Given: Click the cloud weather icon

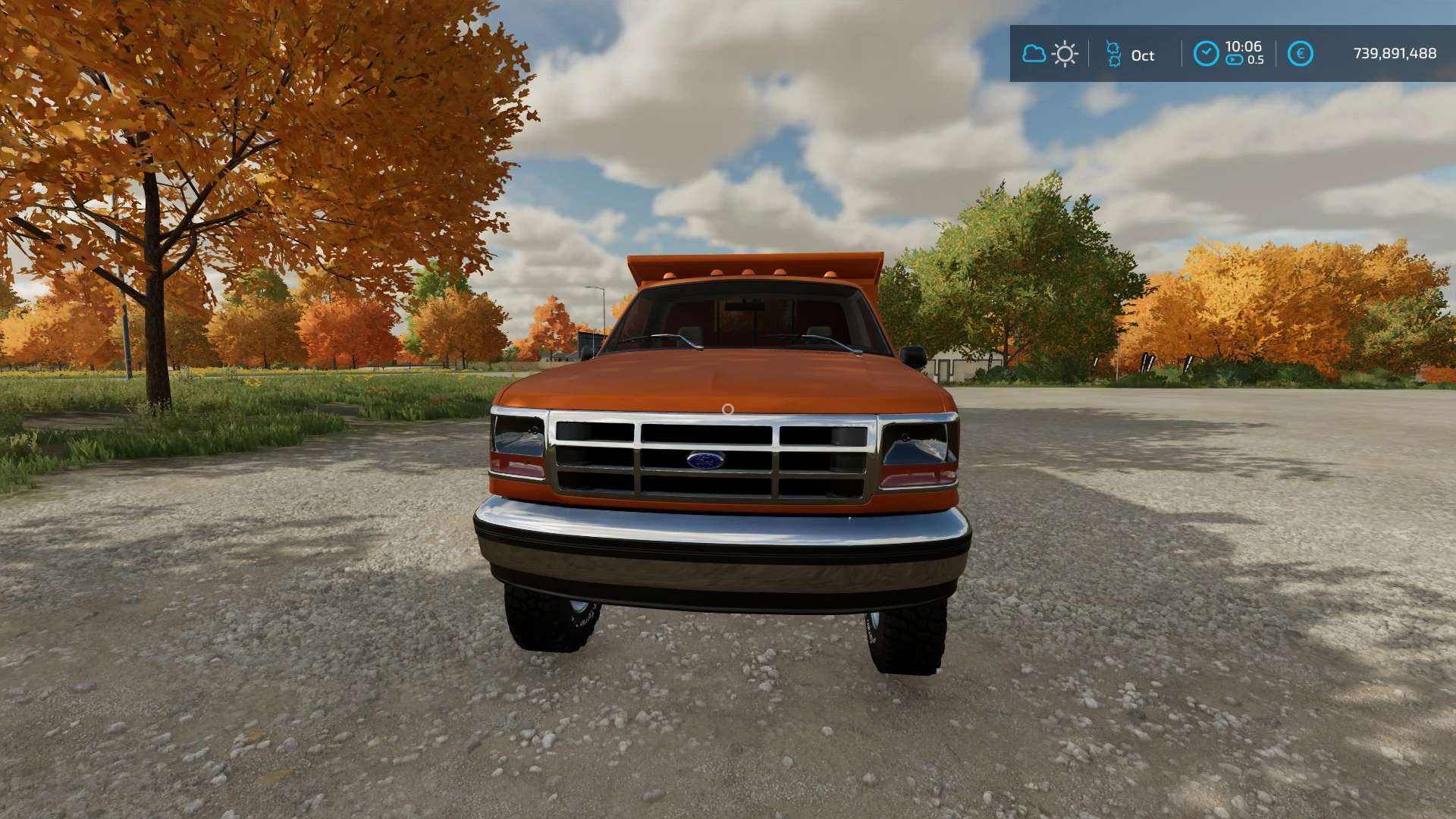Looking at the screenshot, I should [x=1034, y=54].
